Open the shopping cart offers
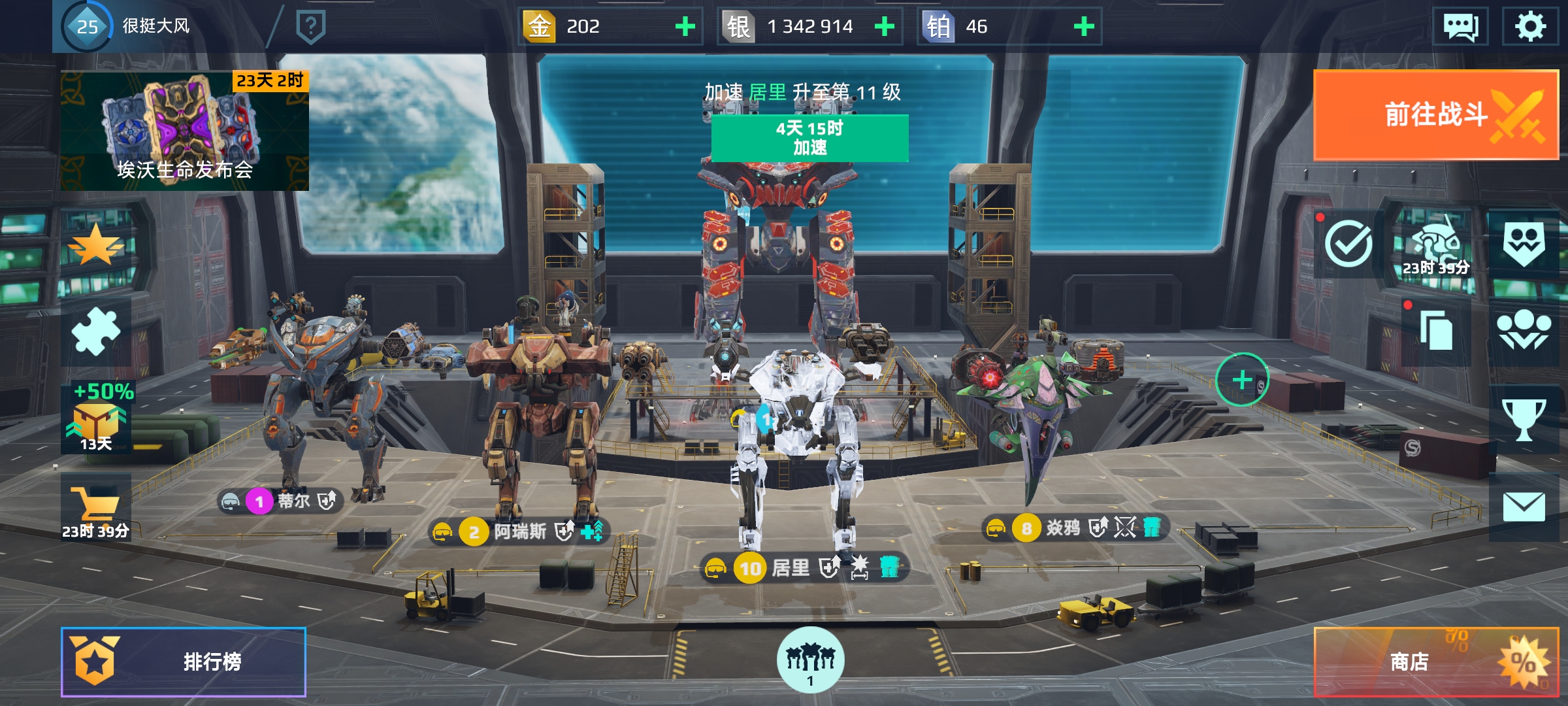This screenshot has width=1568, height=706. (96, 510)
